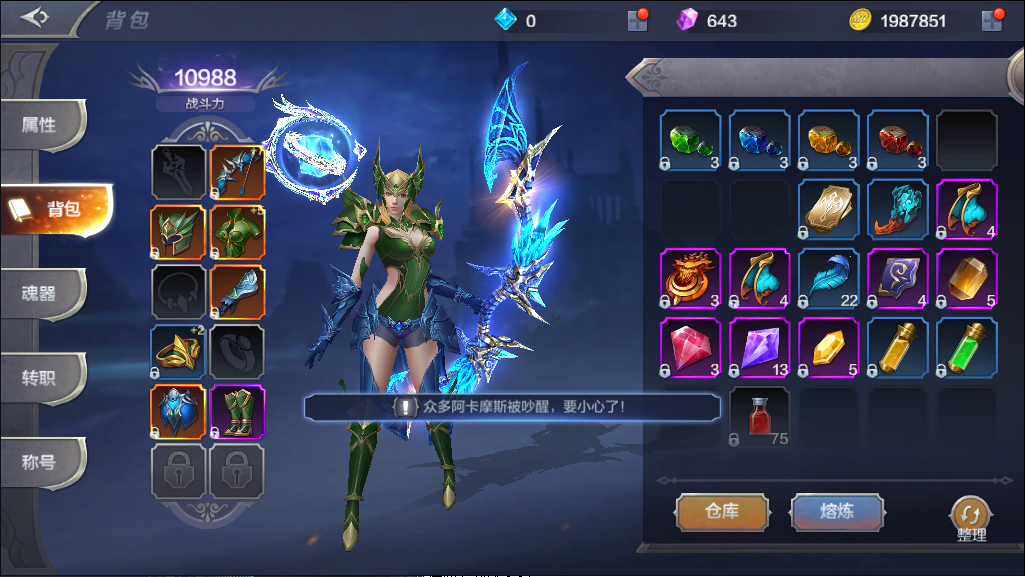Choose the blue feather item stack

(x=829, y=278)
